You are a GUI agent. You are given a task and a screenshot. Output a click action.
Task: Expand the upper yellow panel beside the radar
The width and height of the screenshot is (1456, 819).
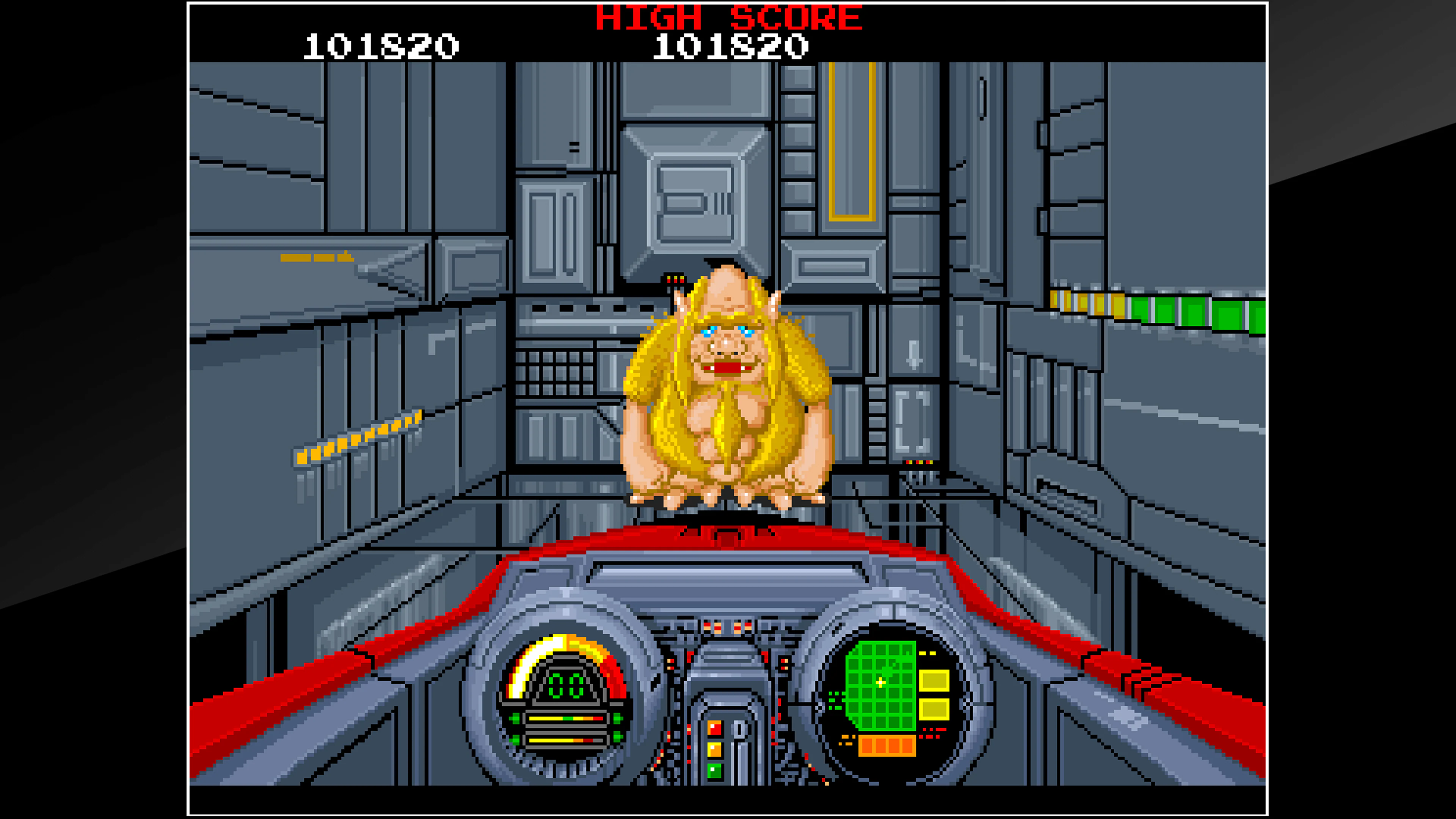tap(934, 681)
